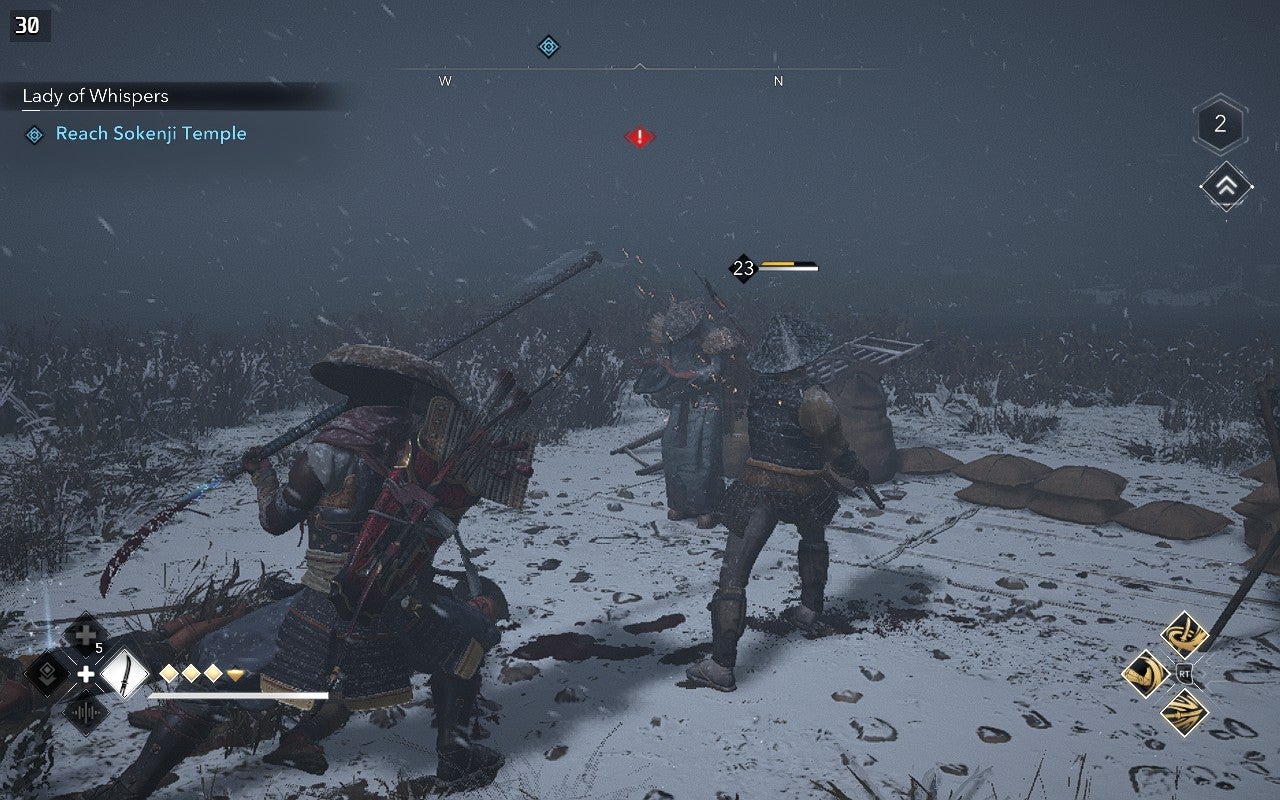Click the wind-focus icon below the d-pad cross
This screenshot has width=1280, height=800.
86,713
